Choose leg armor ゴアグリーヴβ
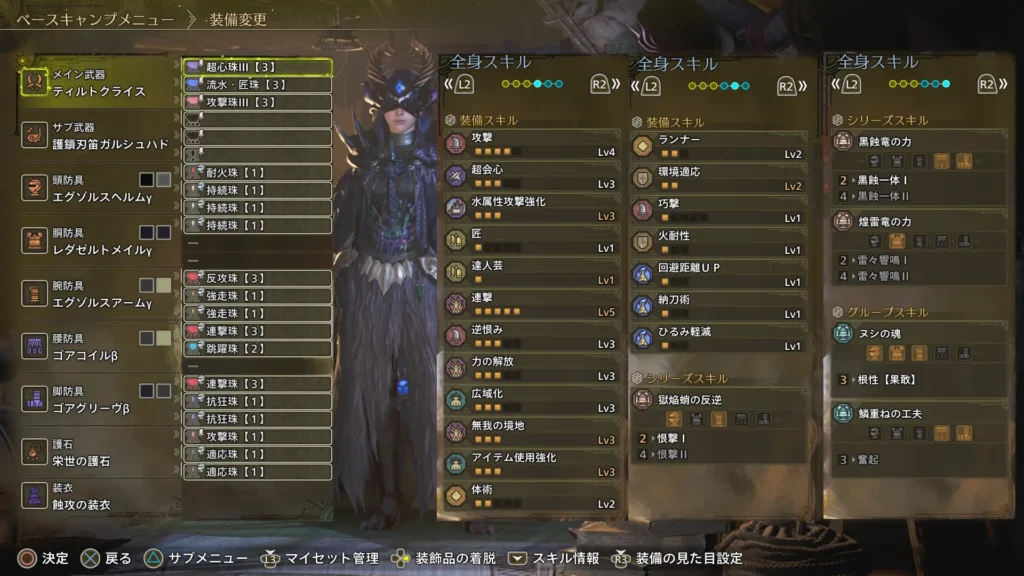Screen dimensions: 1024x576 click(92, 400)
